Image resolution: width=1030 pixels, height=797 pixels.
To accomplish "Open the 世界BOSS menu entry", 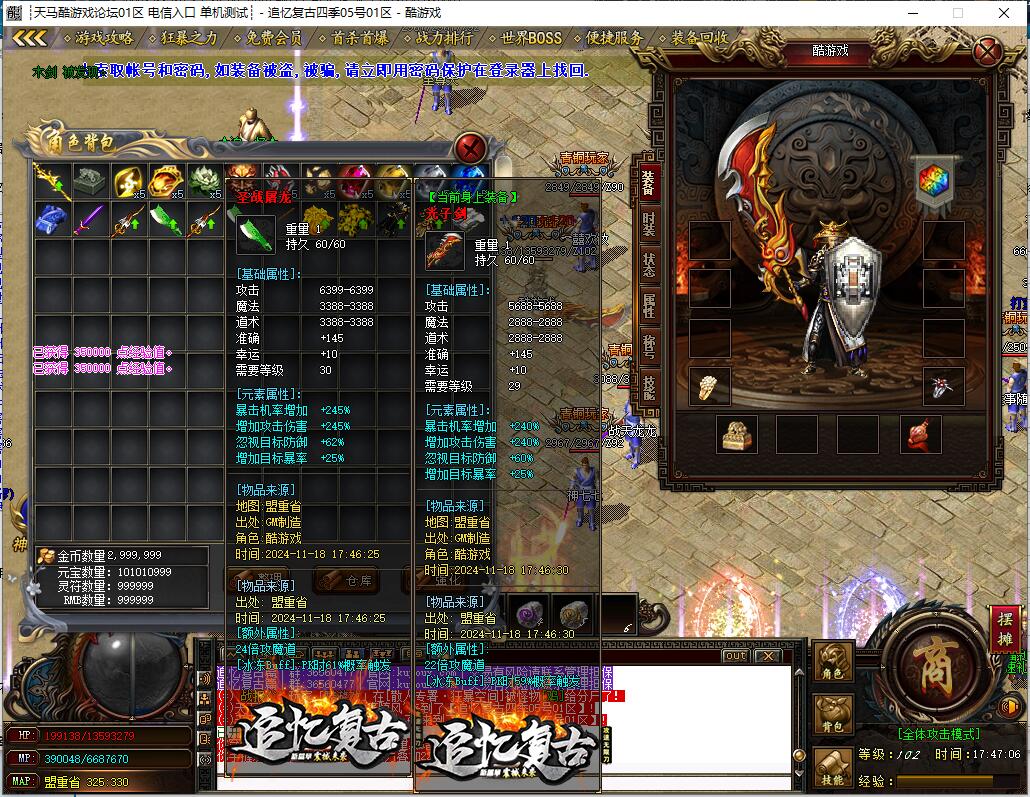I will pos(531,38).
